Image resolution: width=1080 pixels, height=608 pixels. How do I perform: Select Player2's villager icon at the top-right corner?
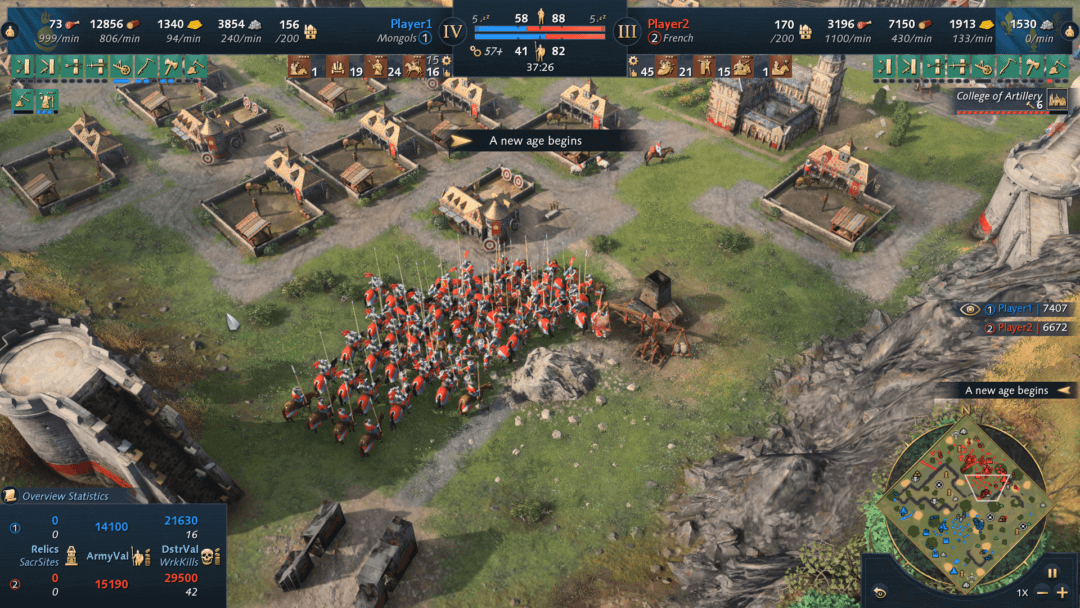coord(1067,30)
